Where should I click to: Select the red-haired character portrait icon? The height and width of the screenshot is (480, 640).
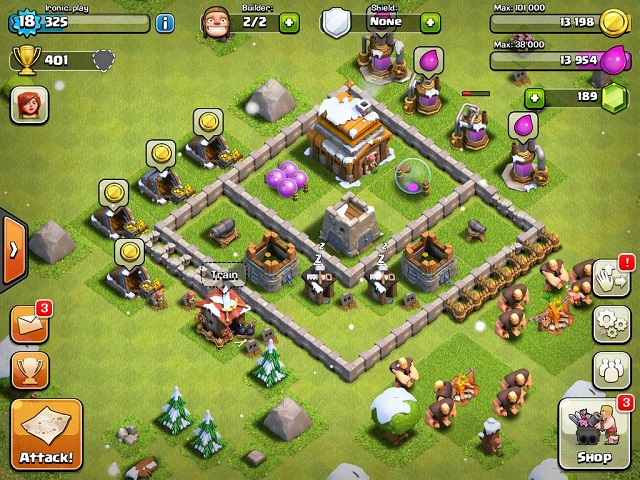[29, 105]
